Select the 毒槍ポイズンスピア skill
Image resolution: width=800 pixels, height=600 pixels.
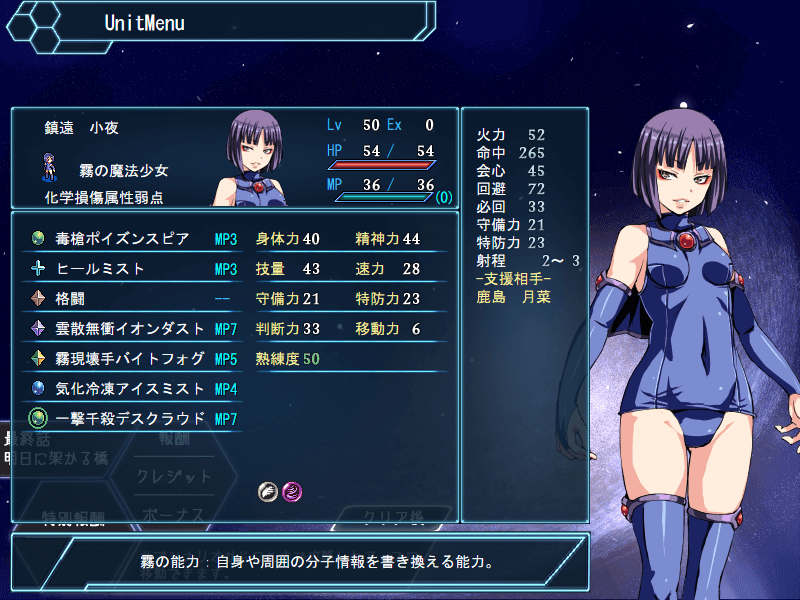tap(125, 239)
